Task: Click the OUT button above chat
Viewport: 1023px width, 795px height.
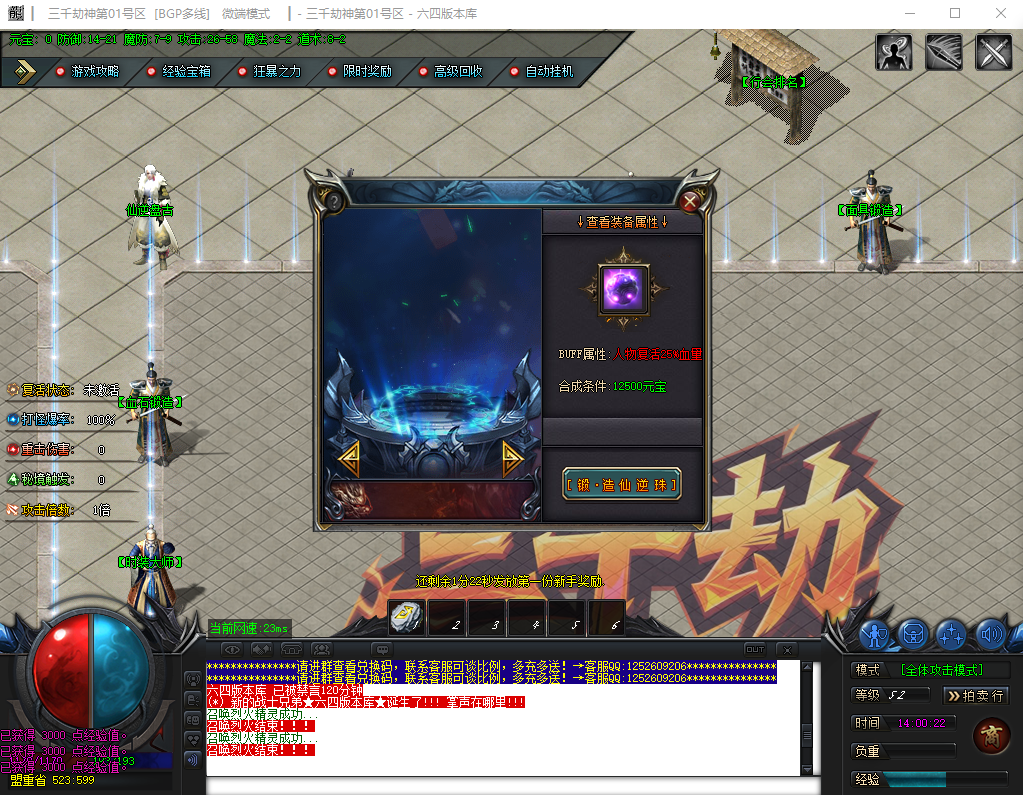Action: (755, 649)
